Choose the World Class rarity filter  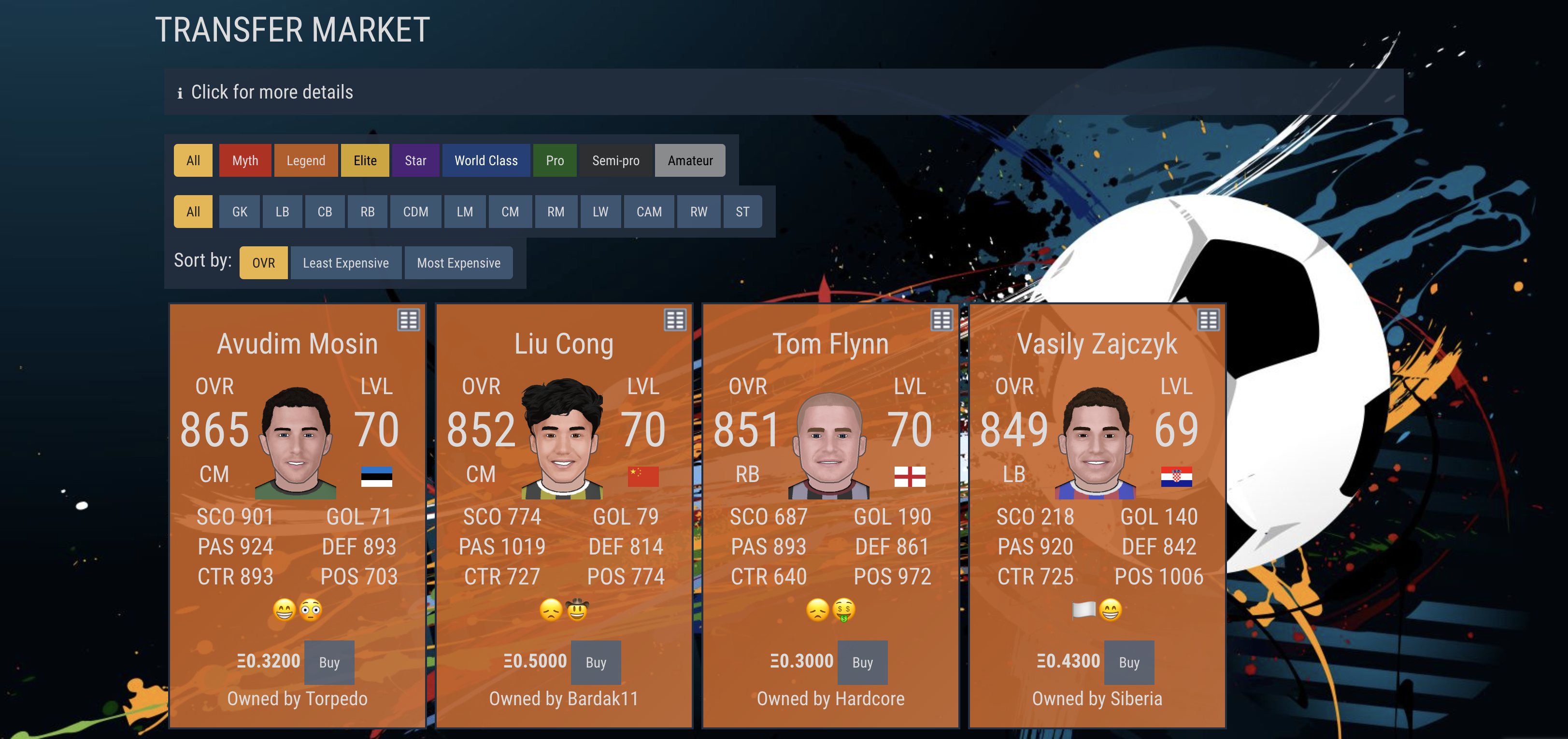(x=486, y=161)
